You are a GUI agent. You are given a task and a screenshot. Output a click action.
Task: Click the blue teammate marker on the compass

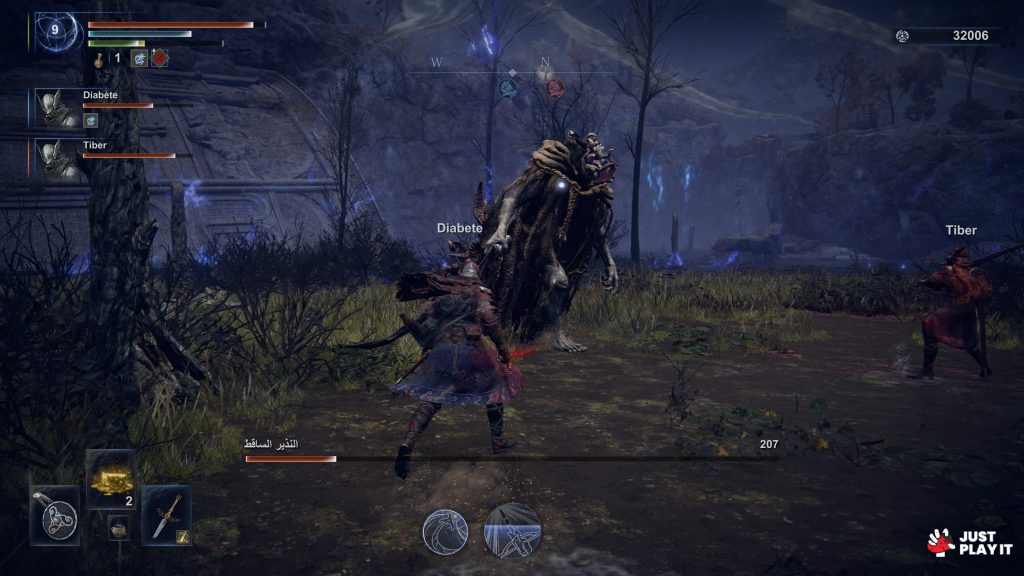click(x=508, y=88)
